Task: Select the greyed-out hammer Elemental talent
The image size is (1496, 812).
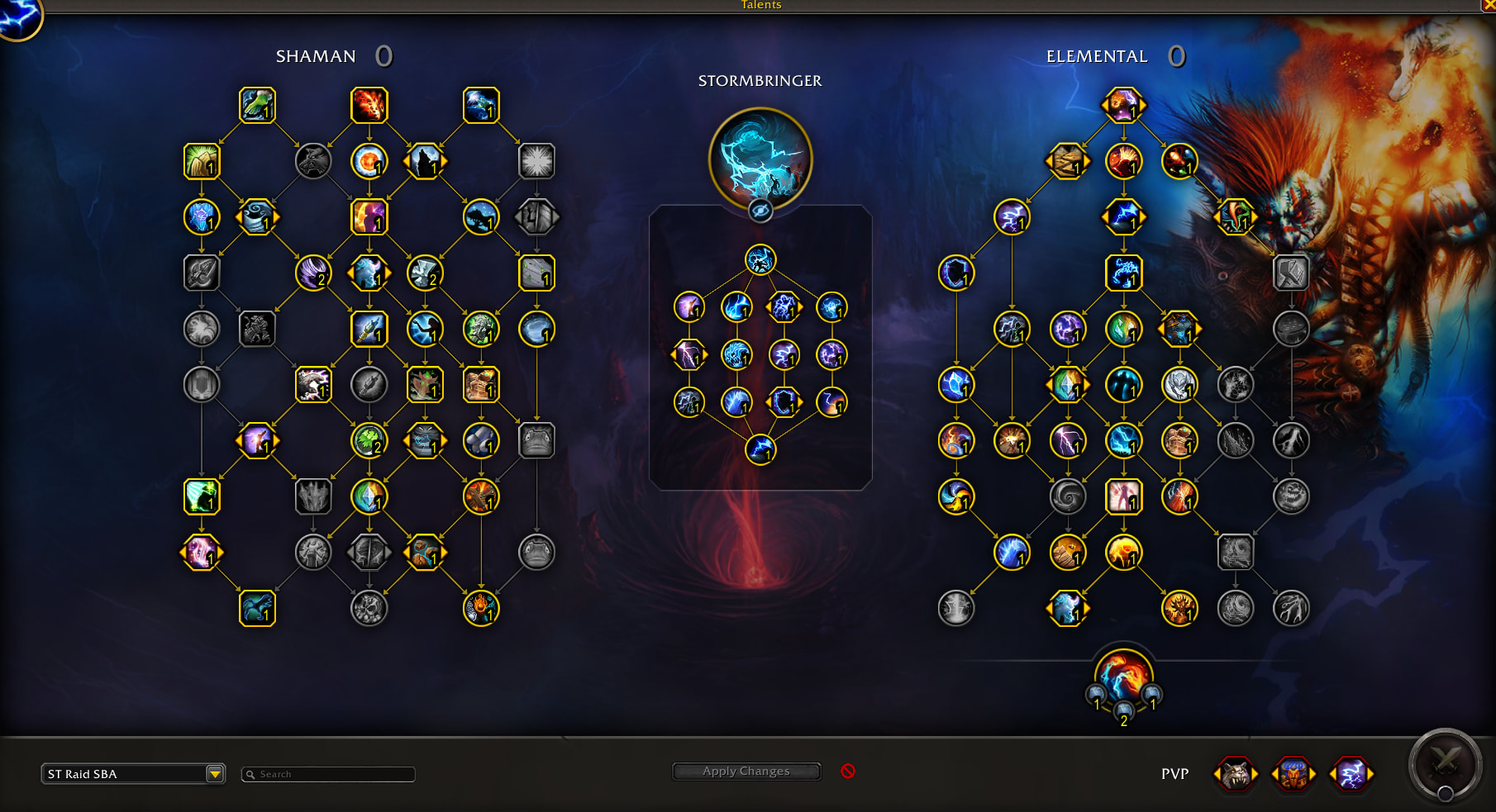Action: point(1291,273)
